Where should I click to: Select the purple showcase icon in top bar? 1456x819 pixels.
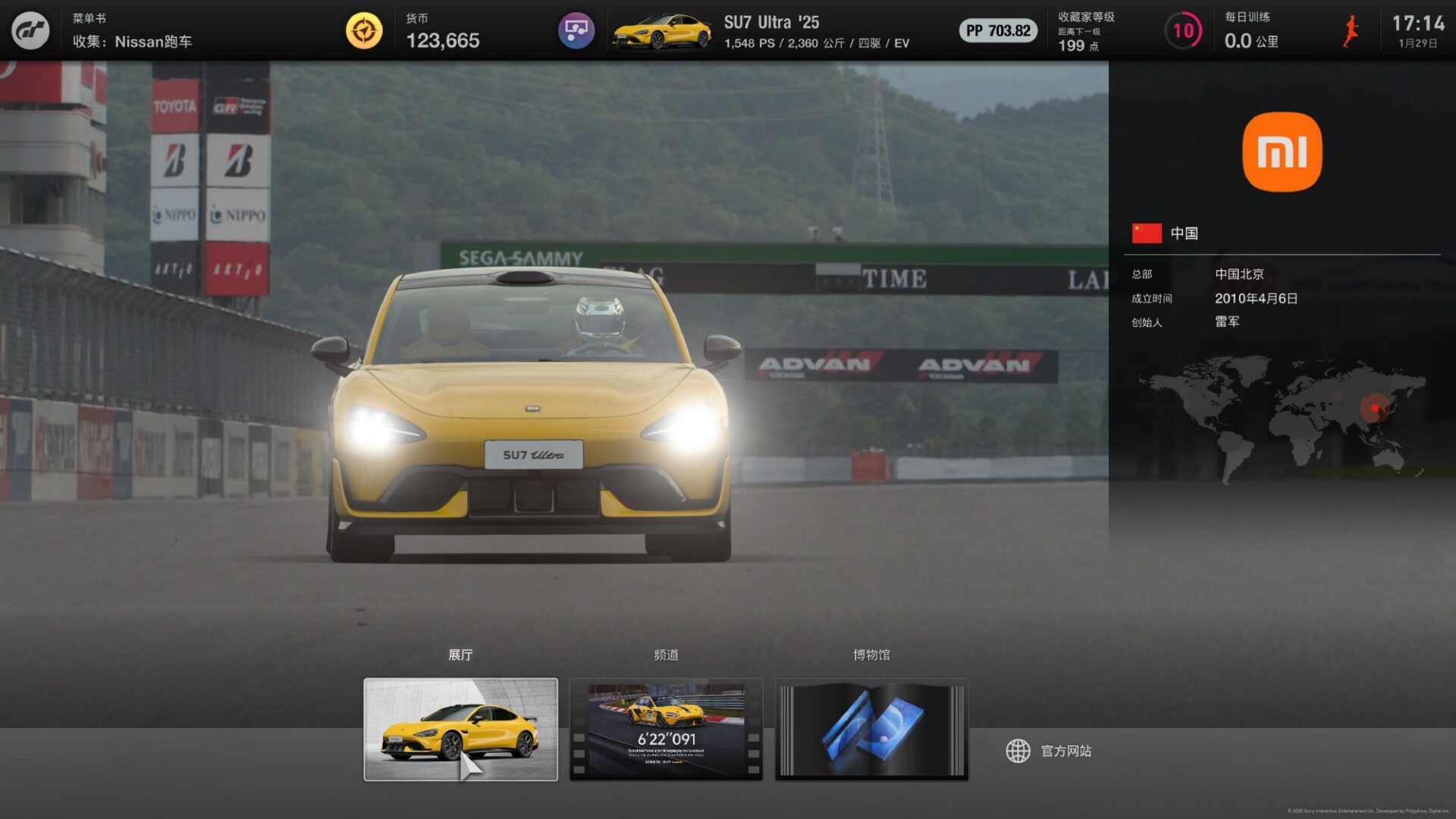click(576, 30)
